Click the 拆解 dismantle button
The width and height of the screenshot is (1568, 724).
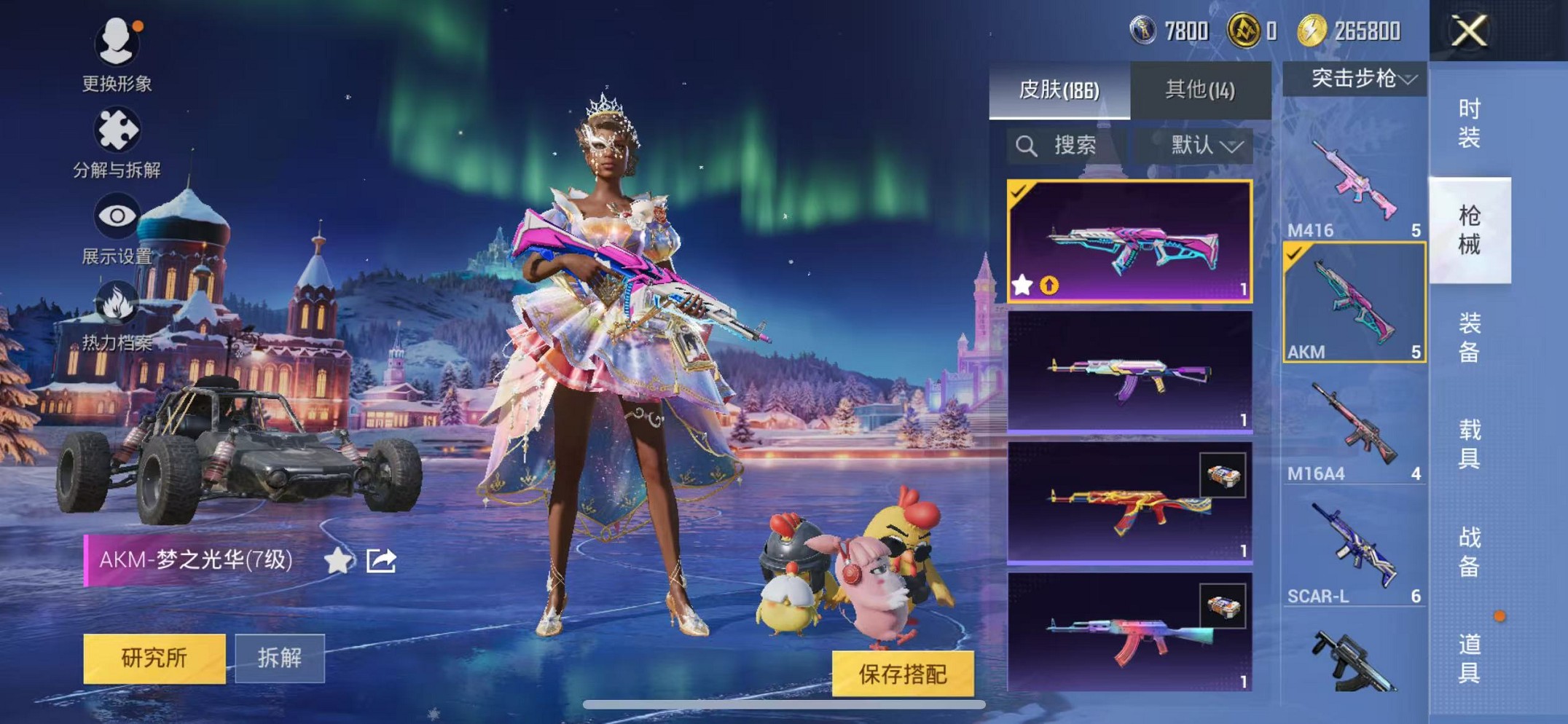pos(280,658)
